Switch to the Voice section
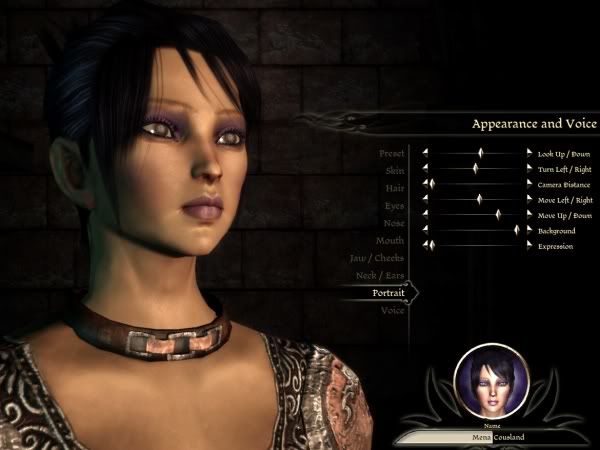 coord(392,311)
